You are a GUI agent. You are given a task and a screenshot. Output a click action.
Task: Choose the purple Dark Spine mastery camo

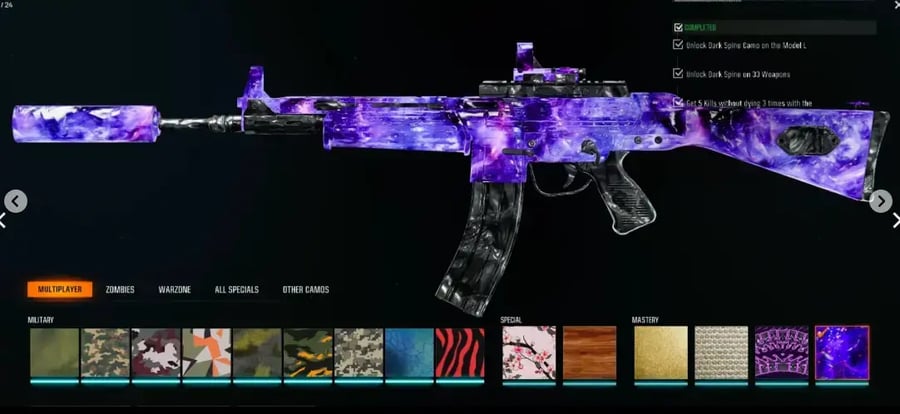click(781, 352)
